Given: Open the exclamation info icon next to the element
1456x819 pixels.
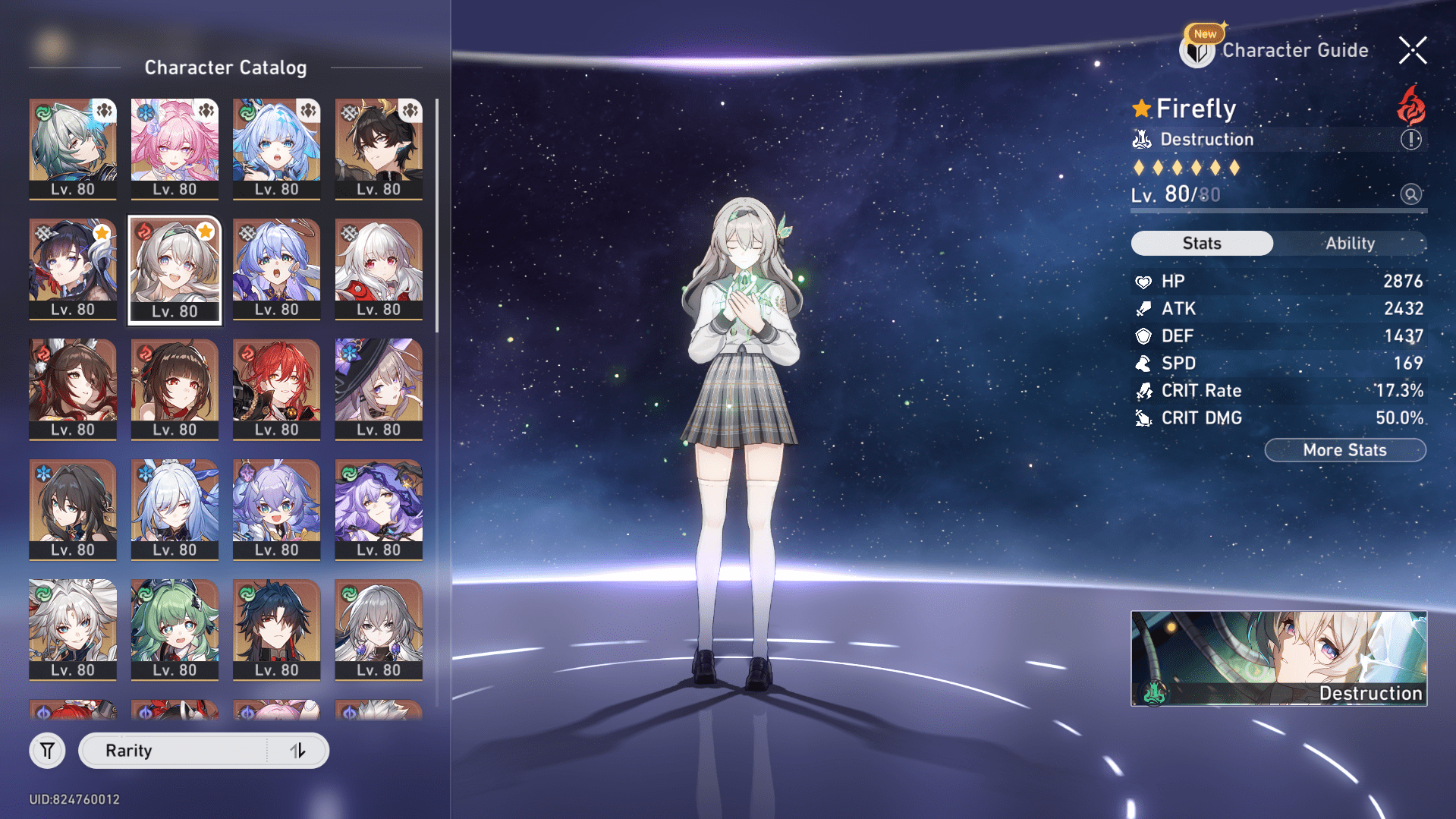Looking at the screenshot, I should pyautogui.click(x=1410, y=139).
